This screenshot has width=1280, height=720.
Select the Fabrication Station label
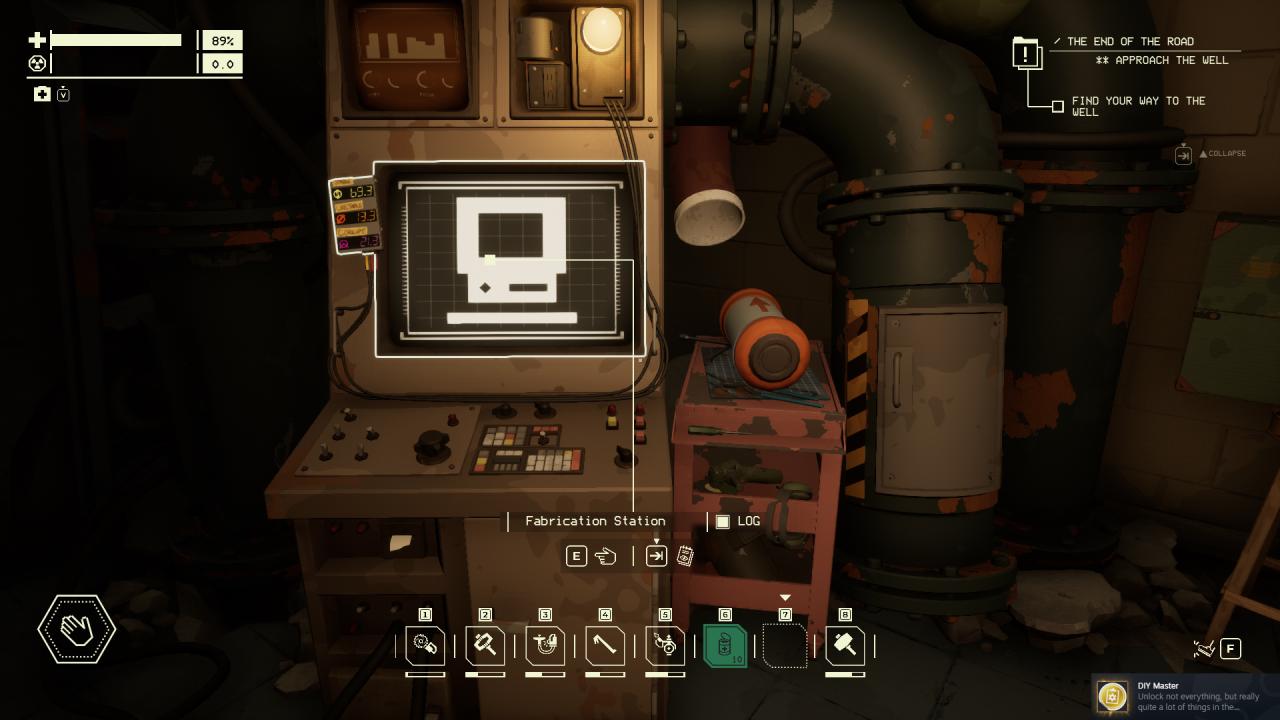pos(595,521)
